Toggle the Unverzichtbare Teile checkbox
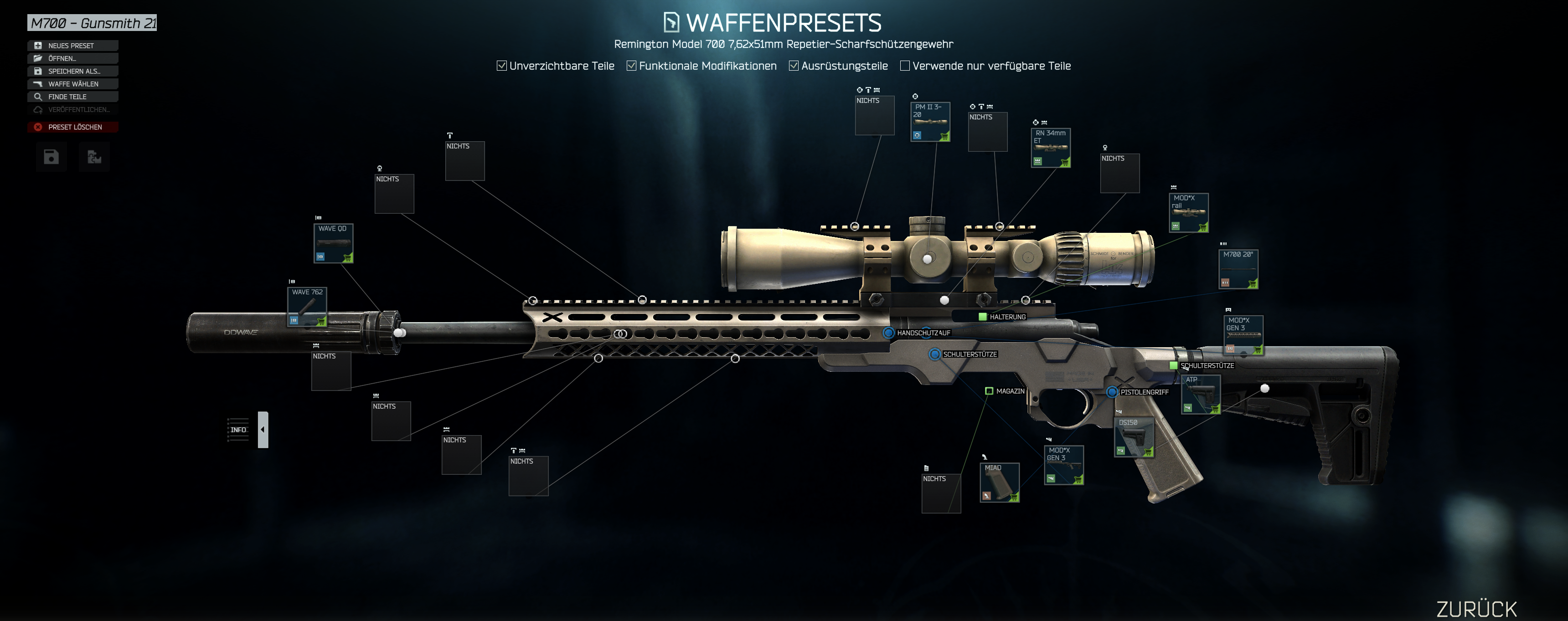The width and height of the screenshot is (1568, 621). click(x=501, y=66)
